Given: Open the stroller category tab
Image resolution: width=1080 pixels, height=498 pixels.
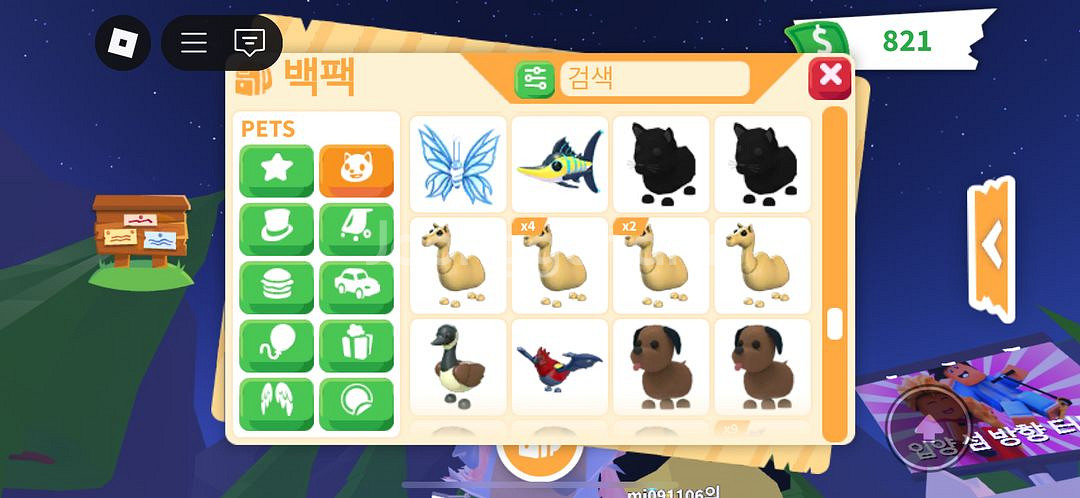Looking at the screenshot, I should [356, 229].
